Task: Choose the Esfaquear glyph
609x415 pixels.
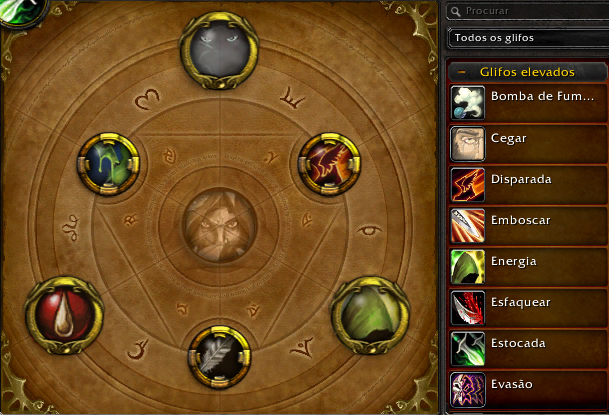Action: click(x=528, y=303)
